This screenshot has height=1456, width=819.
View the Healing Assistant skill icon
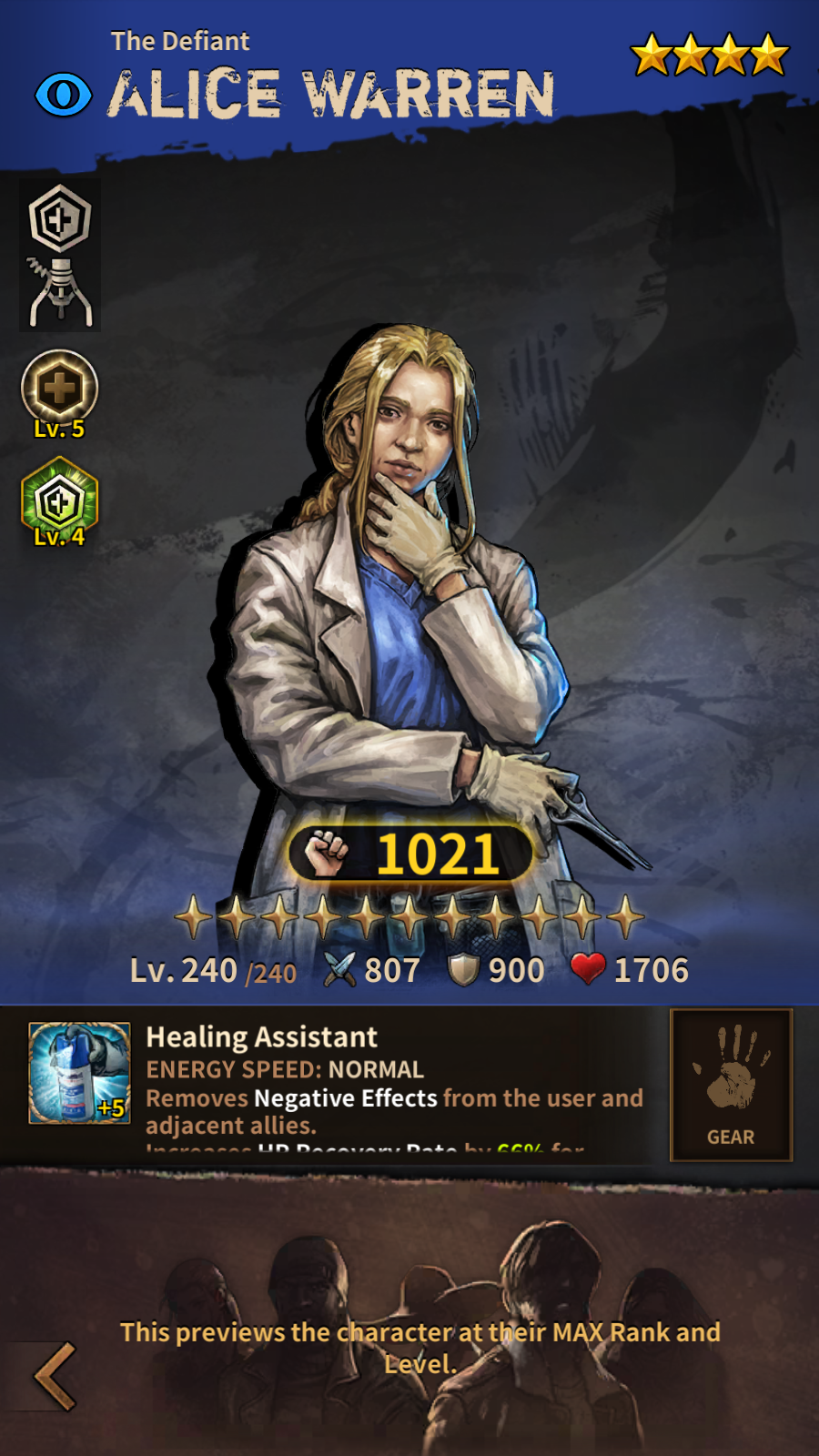pos(79,1073)
